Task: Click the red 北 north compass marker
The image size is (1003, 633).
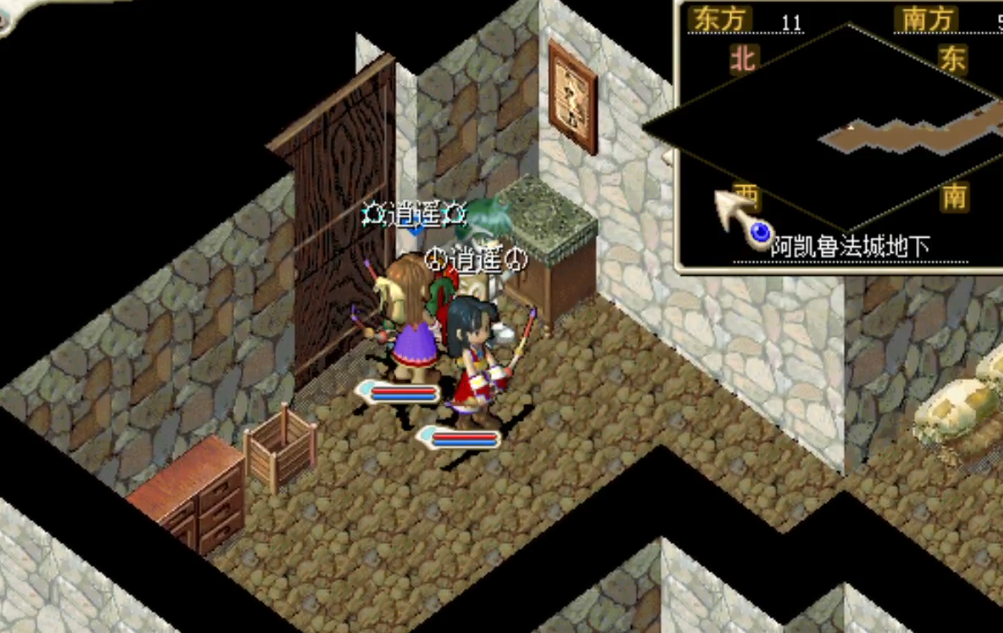Action: pyautogui.click(x=742, y=59)
